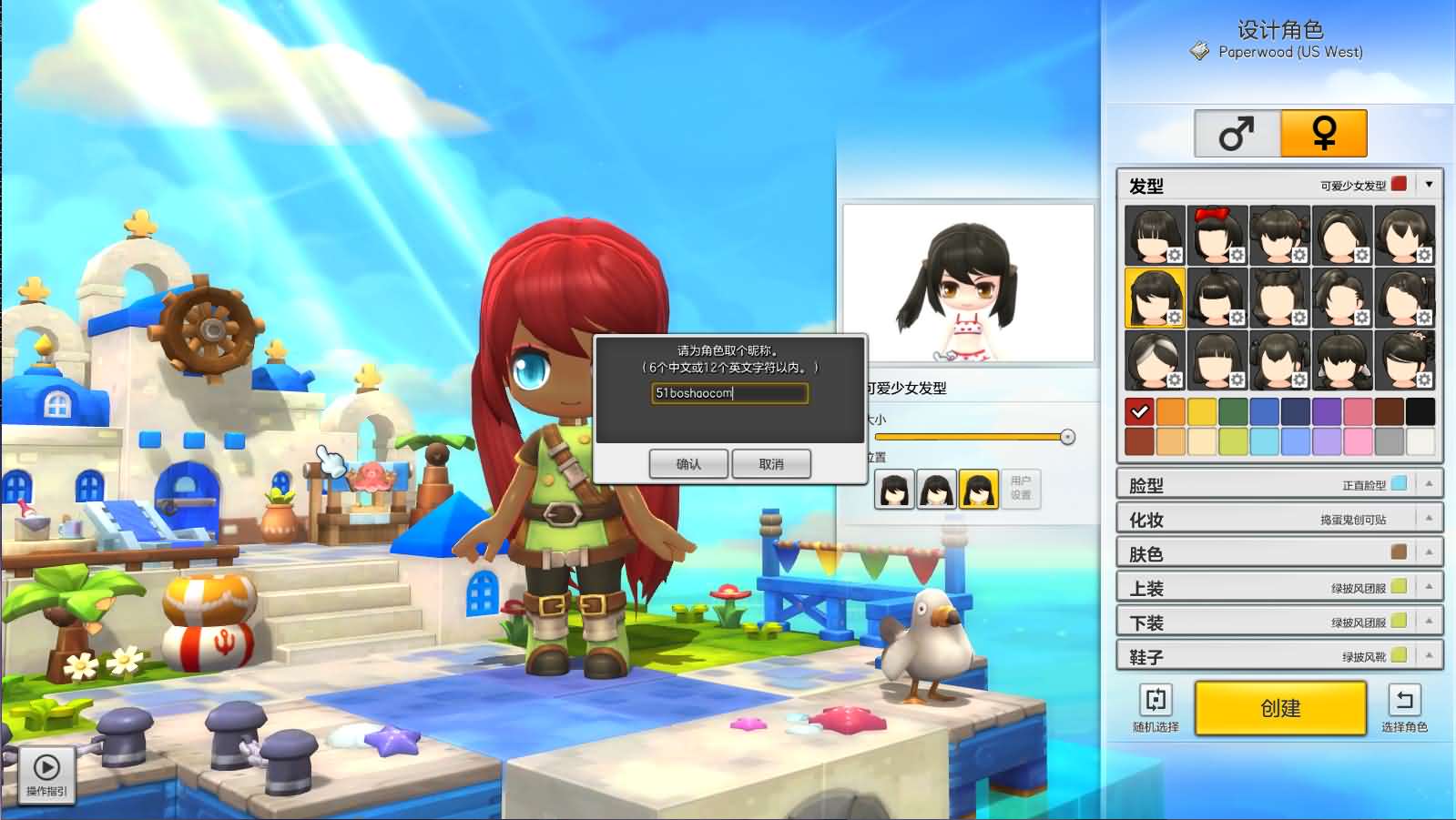
Task: Select the currently highlighted hairstyle in row two
Action: [1154, 296]
